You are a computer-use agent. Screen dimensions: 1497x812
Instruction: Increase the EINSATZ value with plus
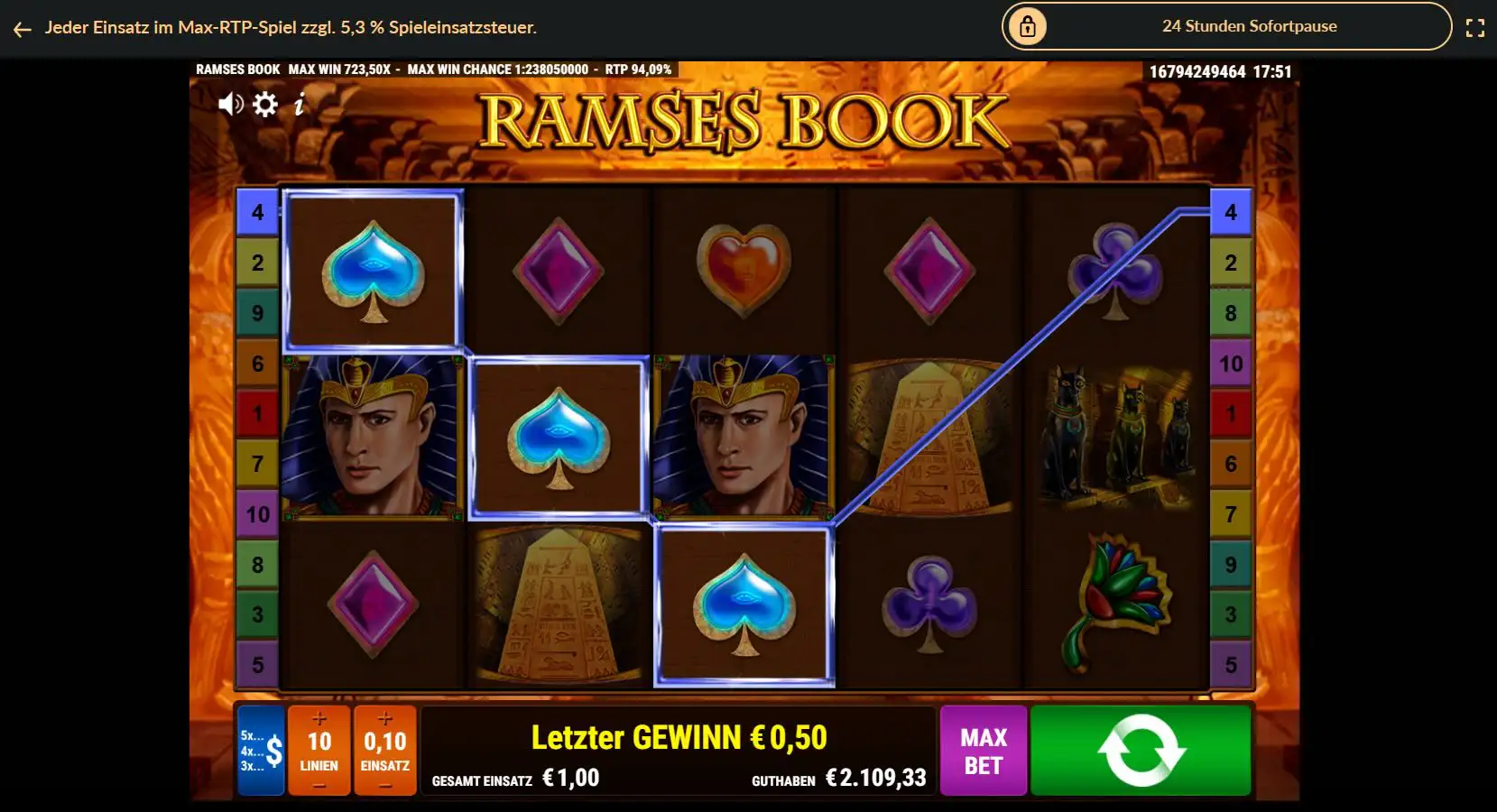385,720
